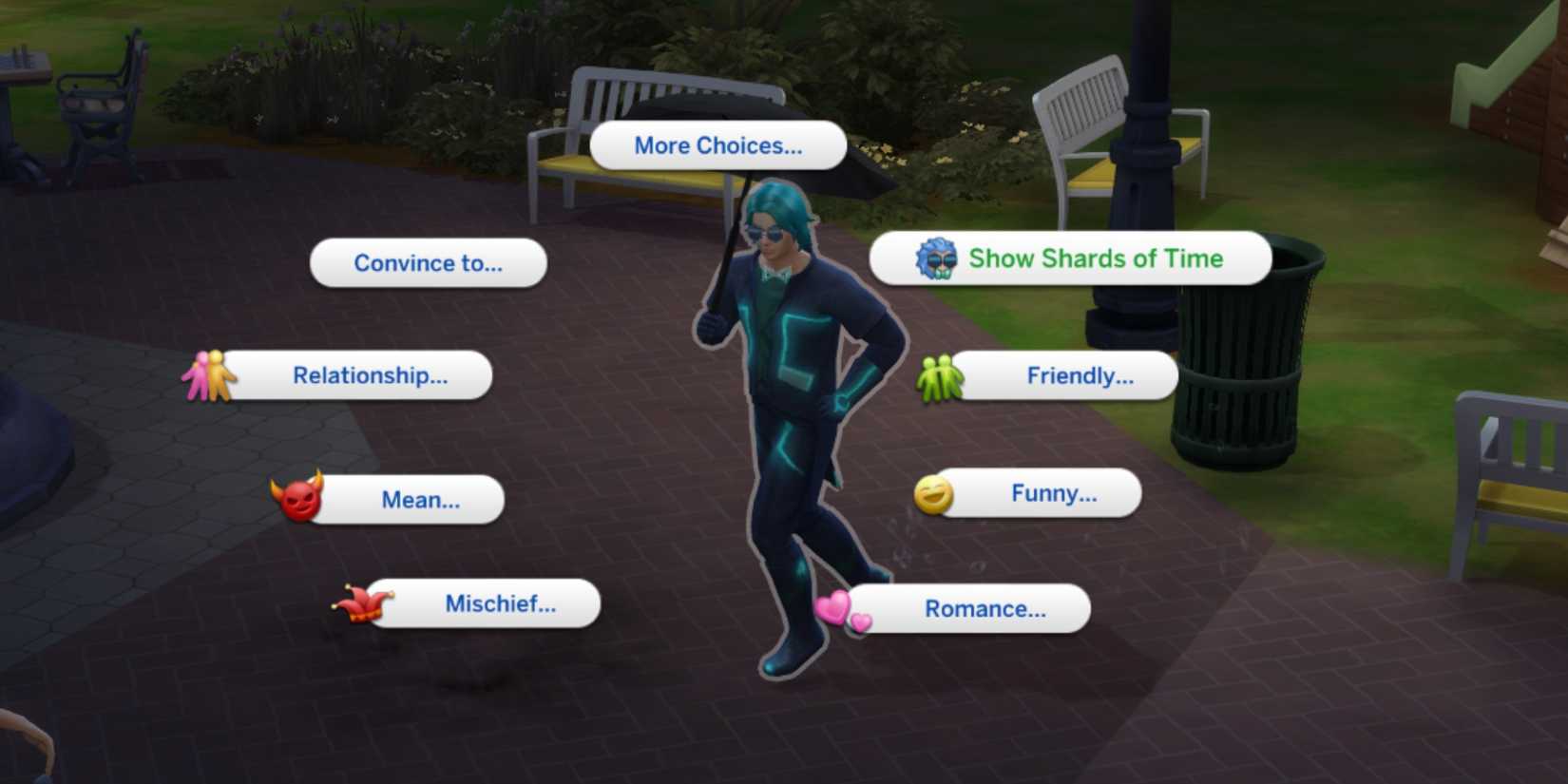Open the Convince to submenu
This screenshot has width=1568, height=784.
(428, 263)
